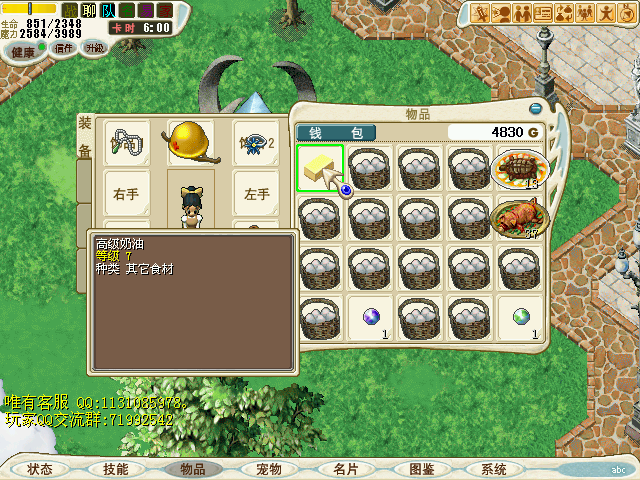Viewport: 640px width, 480px height.
Task: Open the 状态 status tab
Action: [41, 469]
